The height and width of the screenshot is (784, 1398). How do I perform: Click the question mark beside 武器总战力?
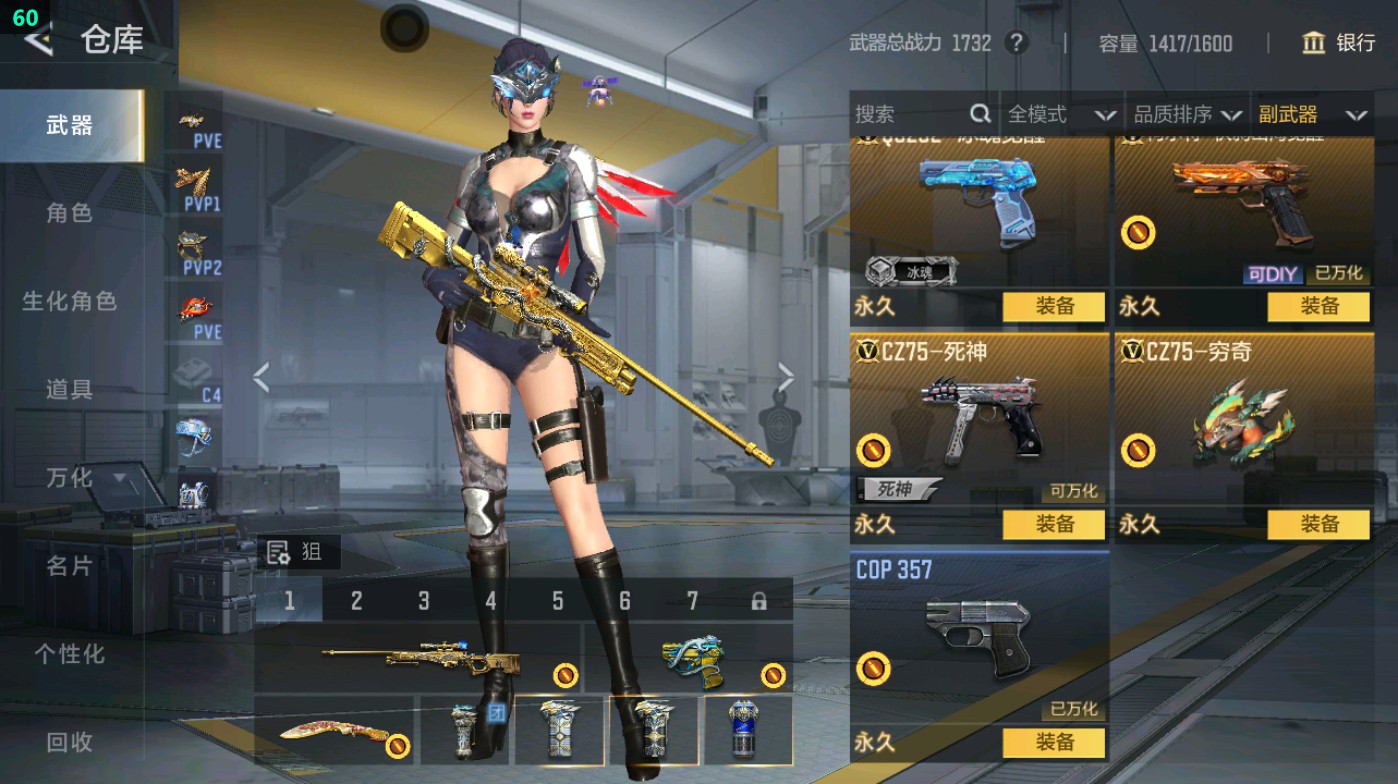coord(1018,44)
